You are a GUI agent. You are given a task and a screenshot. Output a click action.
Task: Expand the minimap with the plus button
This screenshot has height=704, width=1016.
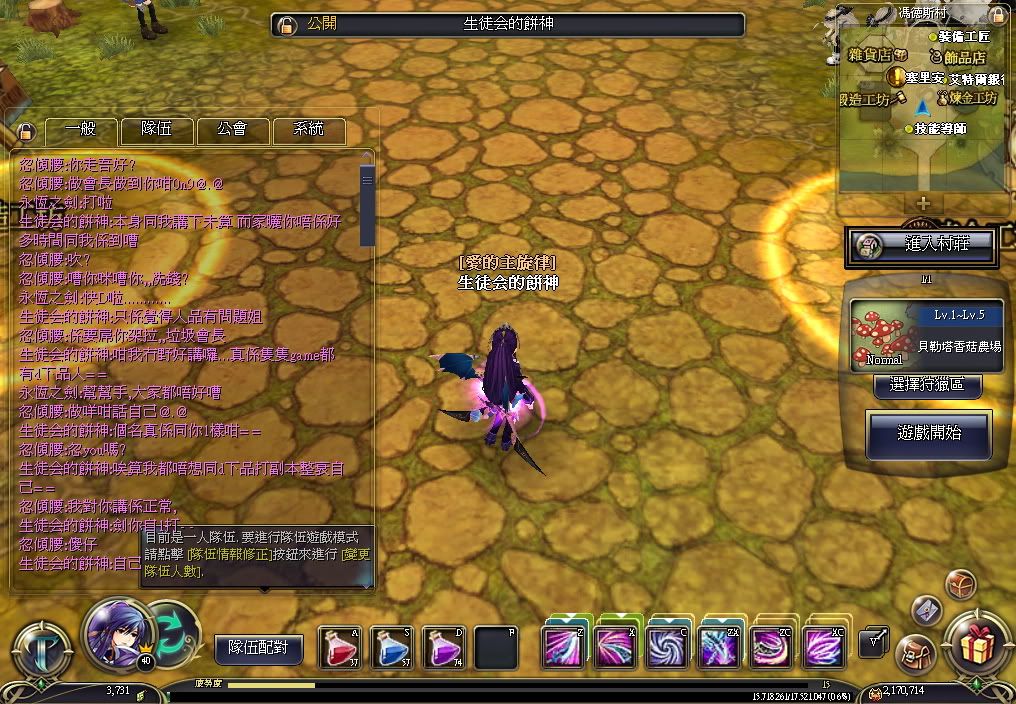pyautogui.click(x=923, y=203)
